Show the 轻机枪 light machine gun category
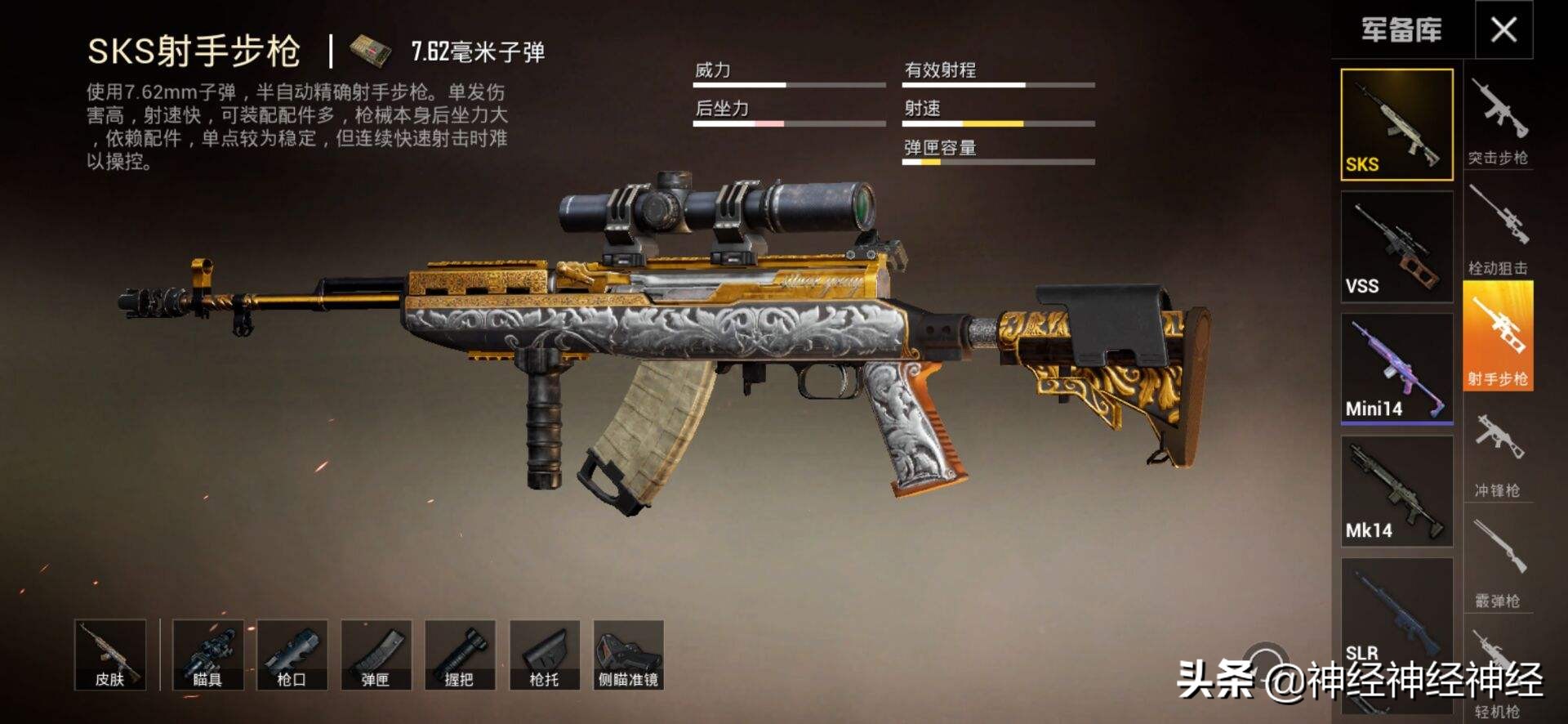This screenshot has width=1568, height=724. click(x=1498, y=674)
